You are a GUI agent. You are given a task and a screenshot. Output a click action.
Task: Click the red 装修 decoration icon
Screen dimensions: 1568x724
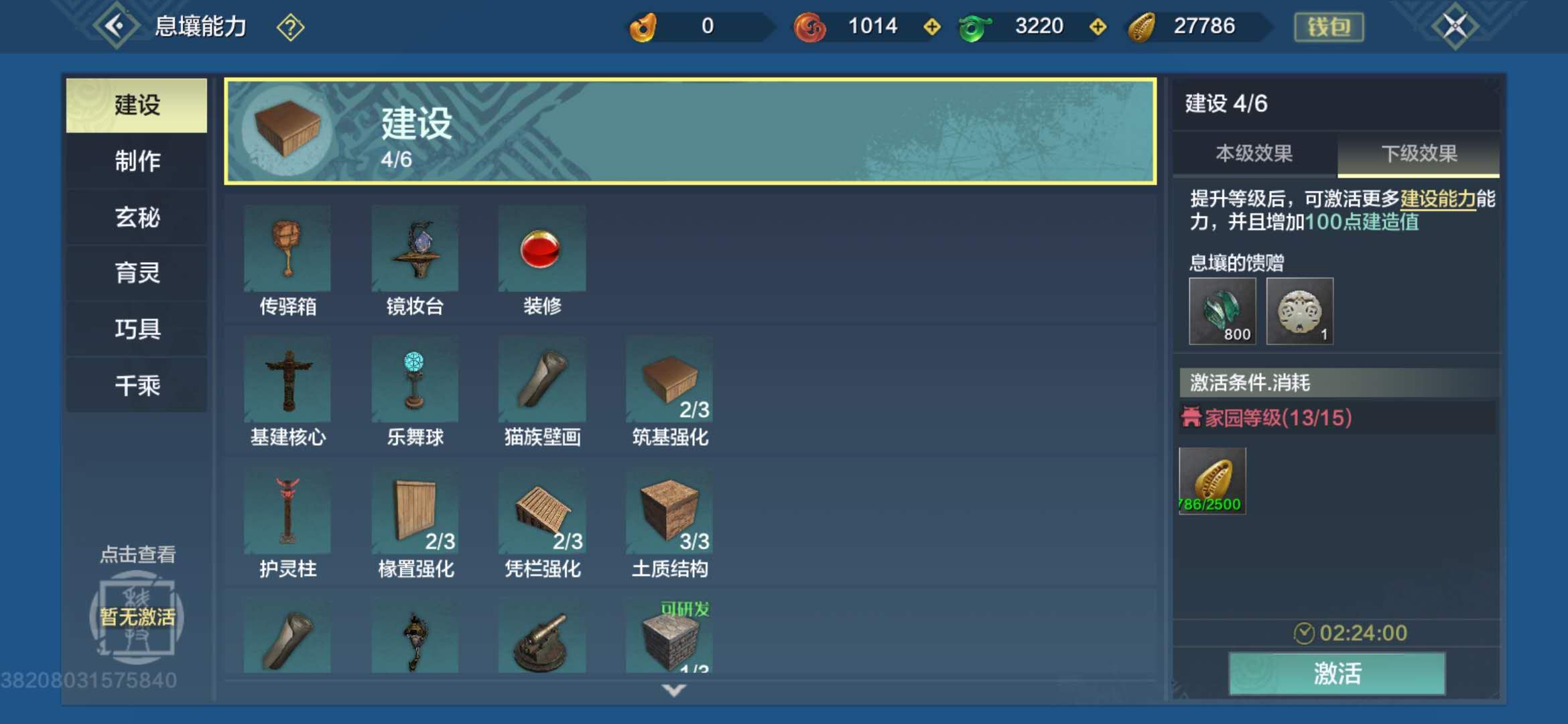click(x=541, y=248)
